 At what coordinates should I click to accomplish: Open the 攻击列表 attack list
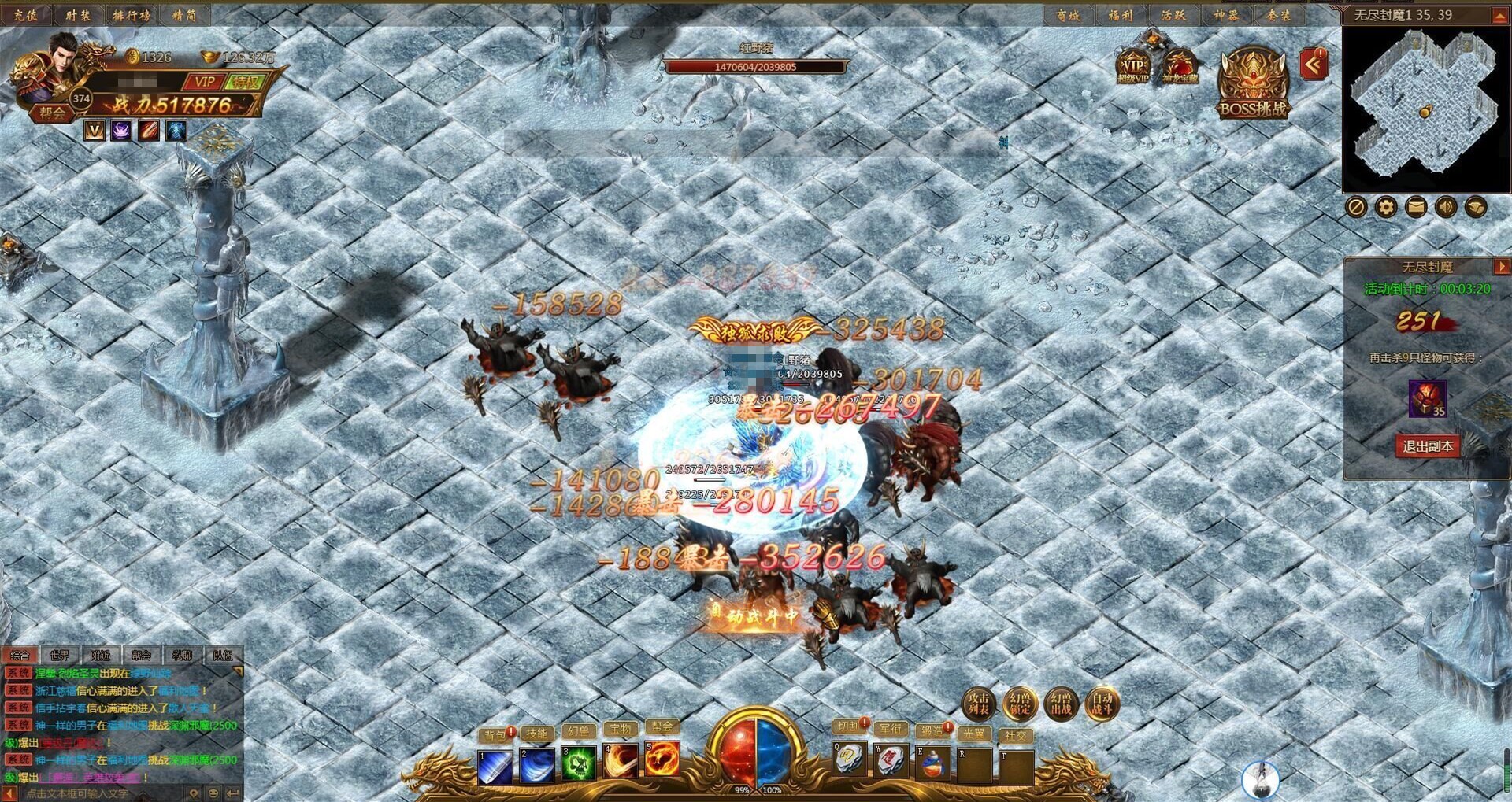[979, 703]
